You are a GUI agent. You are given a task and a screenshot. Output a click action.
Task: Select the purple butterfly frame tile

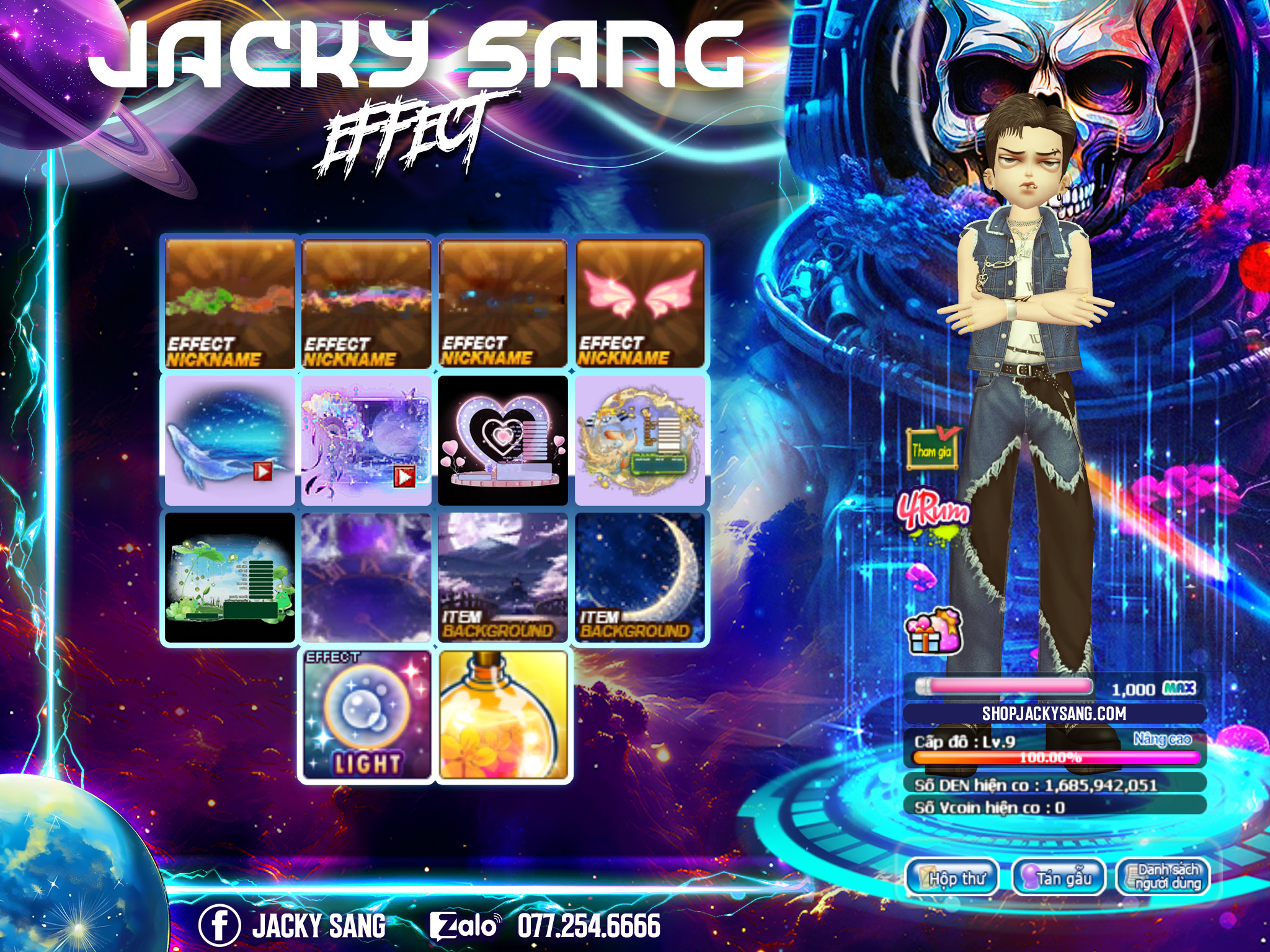(x=366, y=441)
